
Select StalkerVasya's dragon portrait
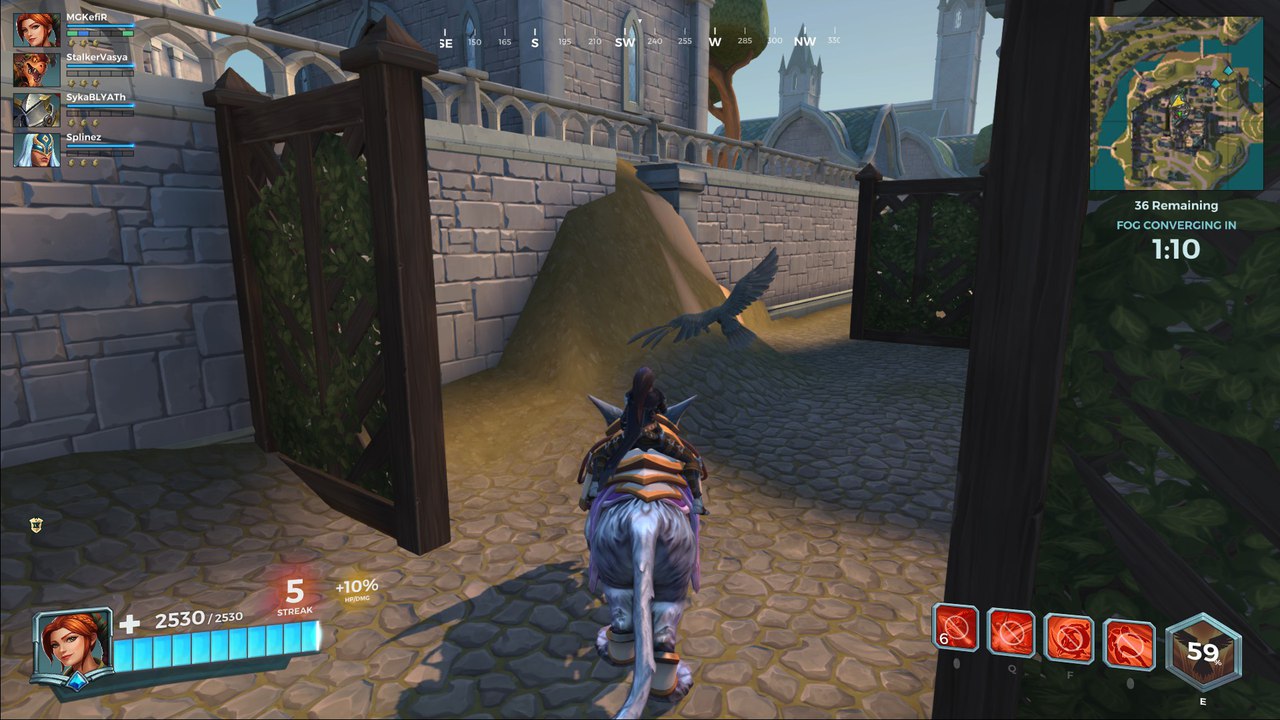(x=36, y=69)
